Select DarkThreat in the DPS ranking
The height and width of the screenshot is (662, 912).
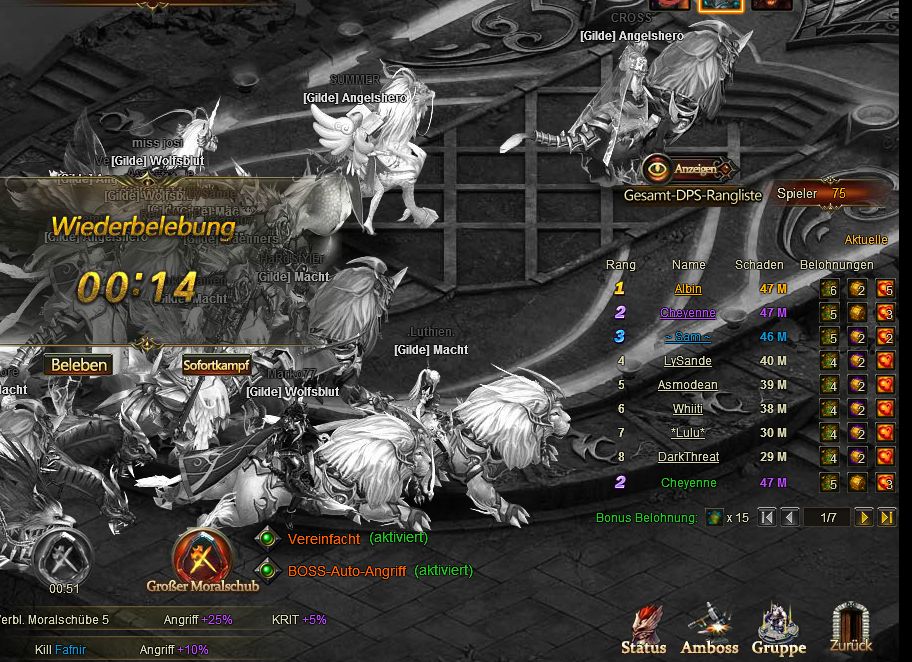coord(688,457)
